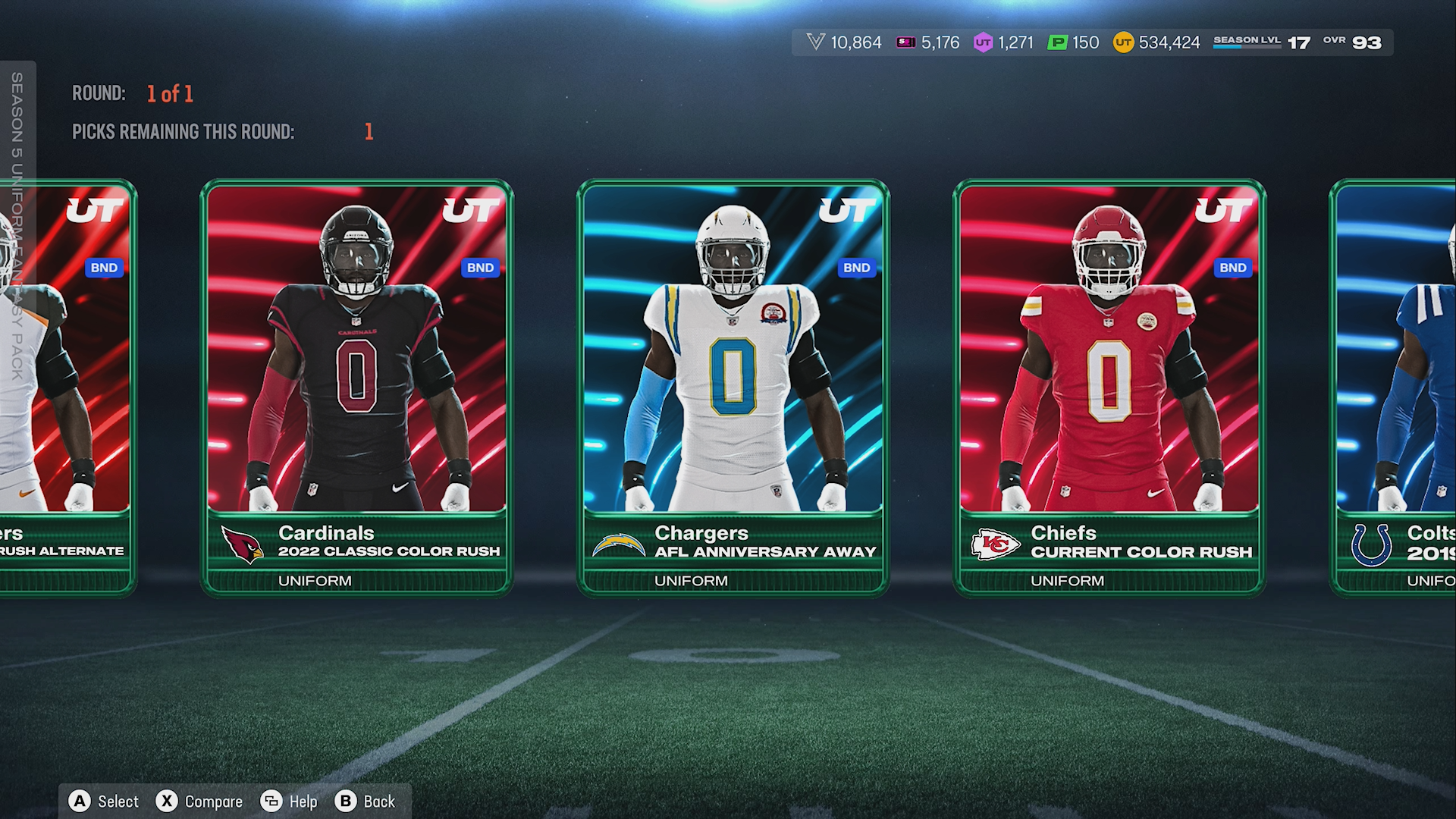Choose the Chargers AFL Anniversary Away uniform card
The height and width of the screenshot is (819, 1456).
coord(733,387)
